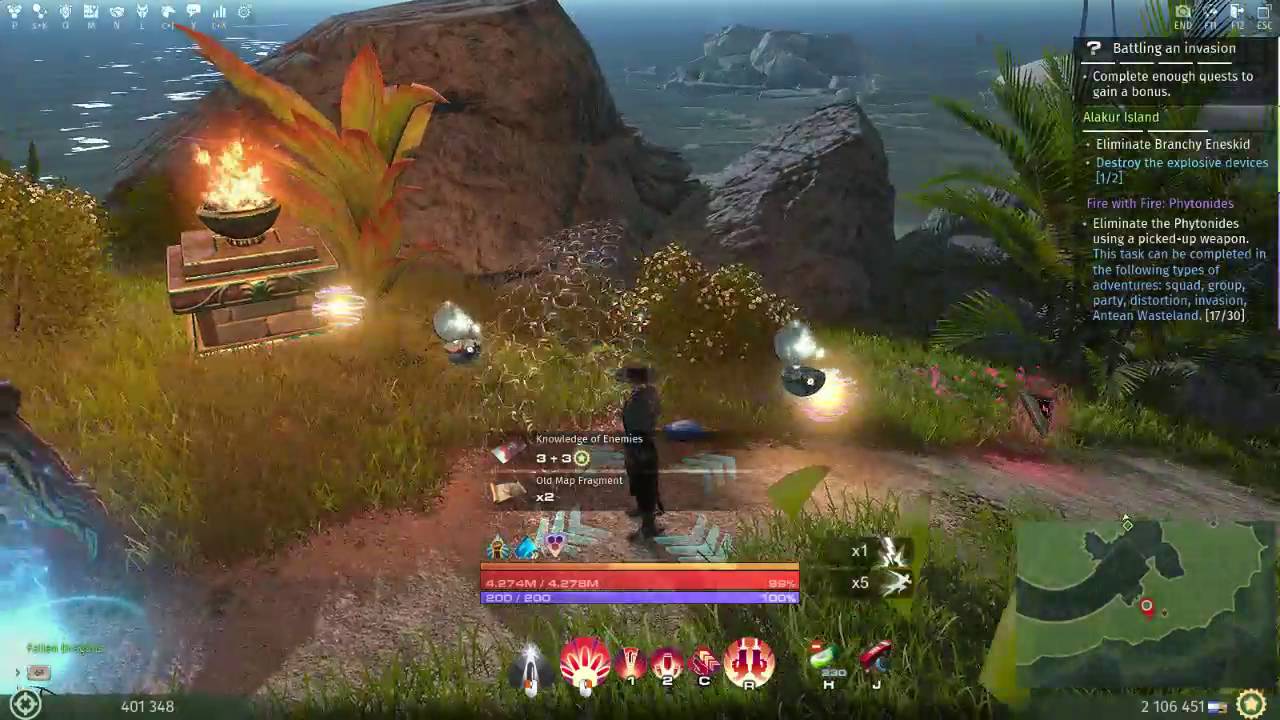This screenshot has width=1280, height=720.
Task: Click the screenshot camera icon
Action: 1183,12
